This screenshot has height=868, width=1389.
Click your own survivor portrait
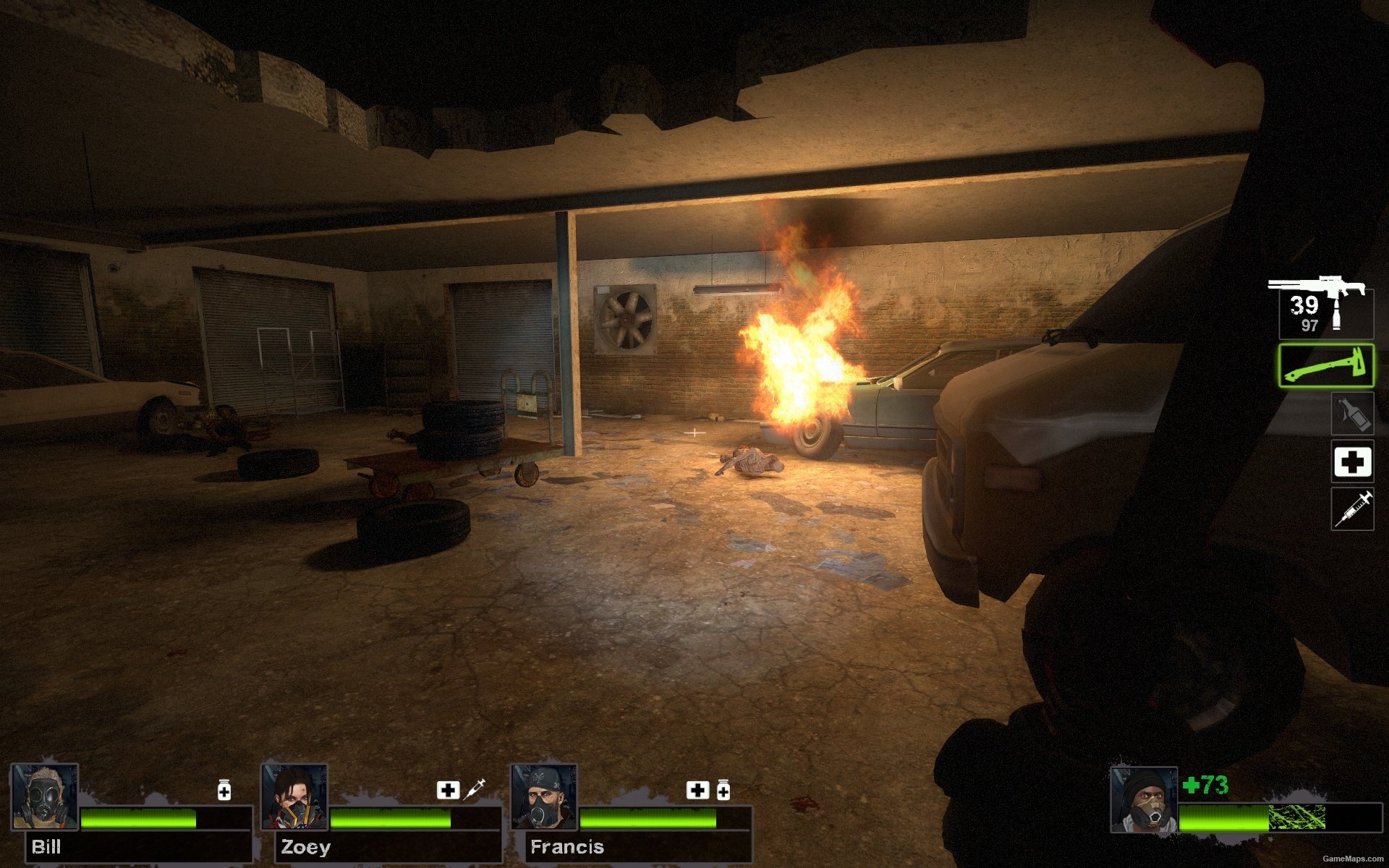pos(1144,801)
